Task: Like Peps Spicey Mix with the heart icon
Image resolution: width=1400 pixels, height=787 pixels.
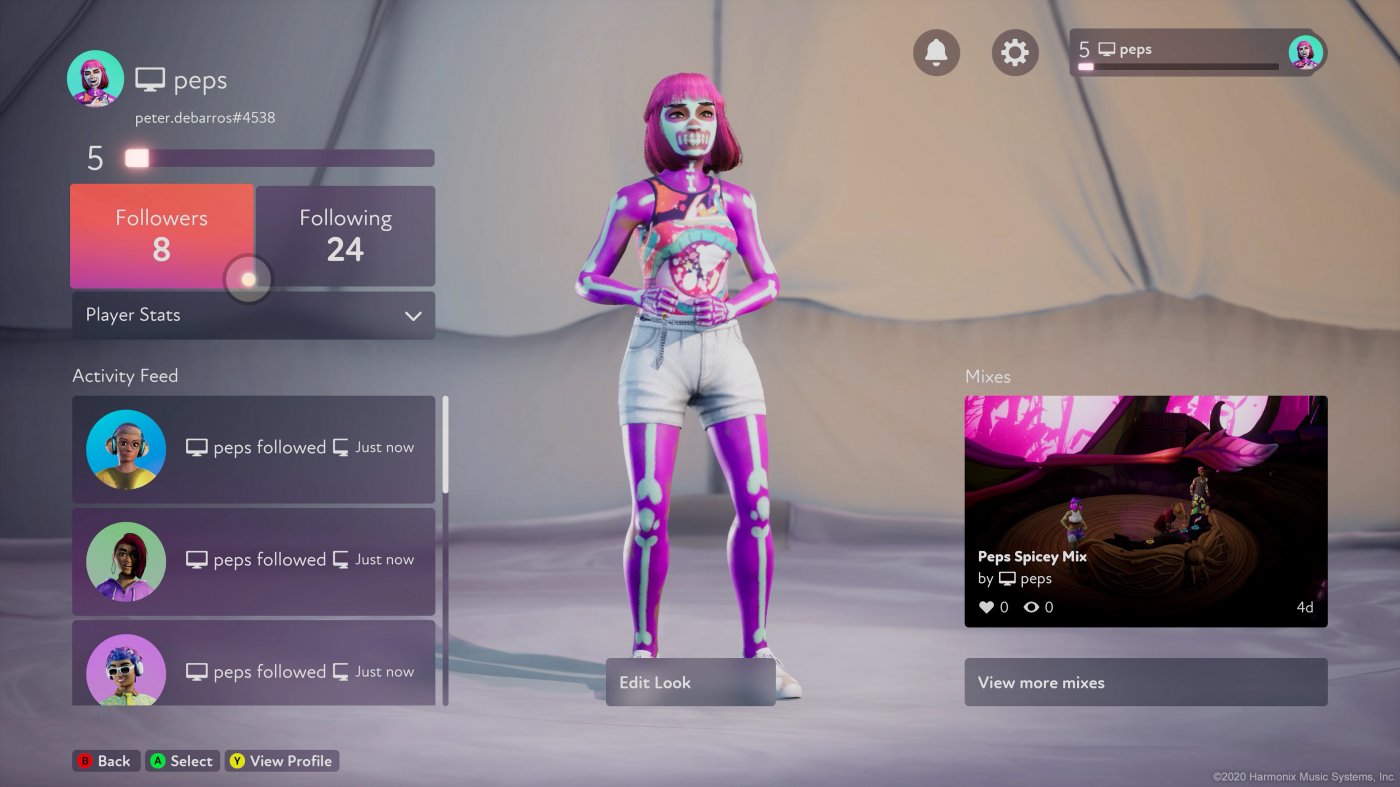Action: coord(986,606)
